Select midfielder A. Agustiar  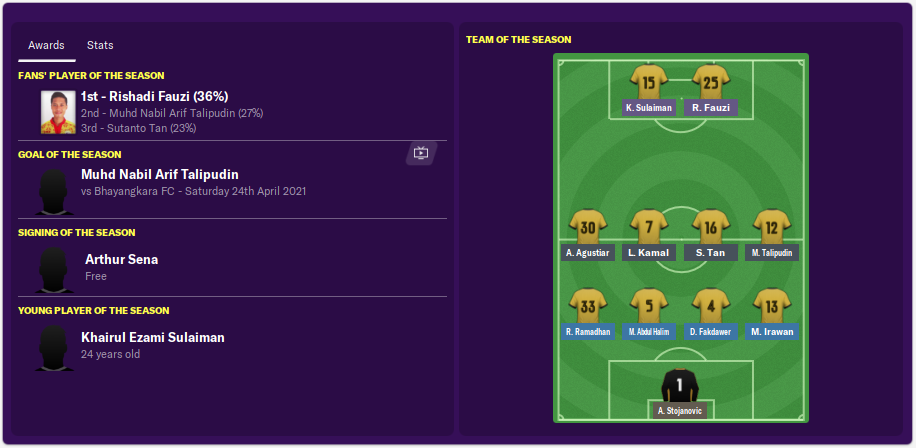pos(588,230)
